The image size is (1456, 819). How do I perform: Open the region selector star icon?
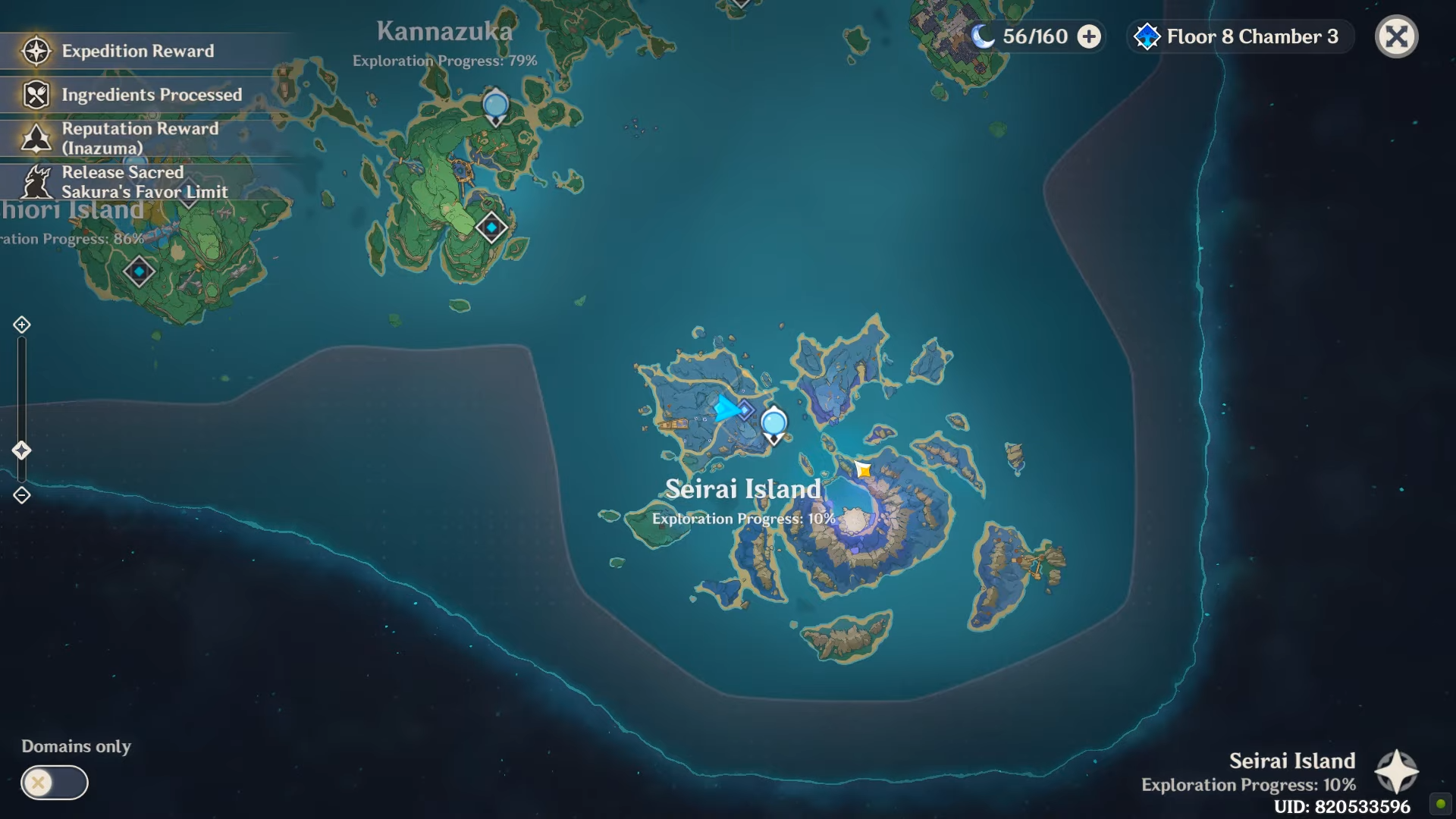coord(1396,772)
